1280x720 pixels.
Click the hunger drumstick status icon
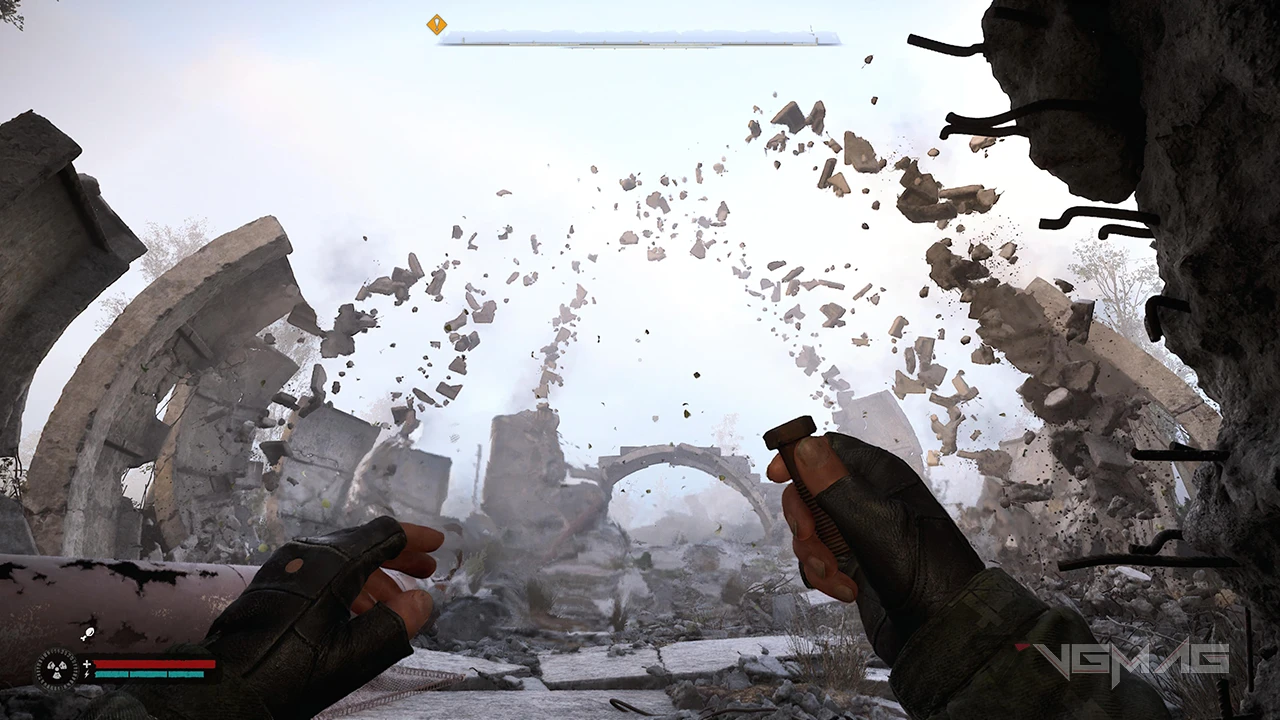tap(87, 632)
